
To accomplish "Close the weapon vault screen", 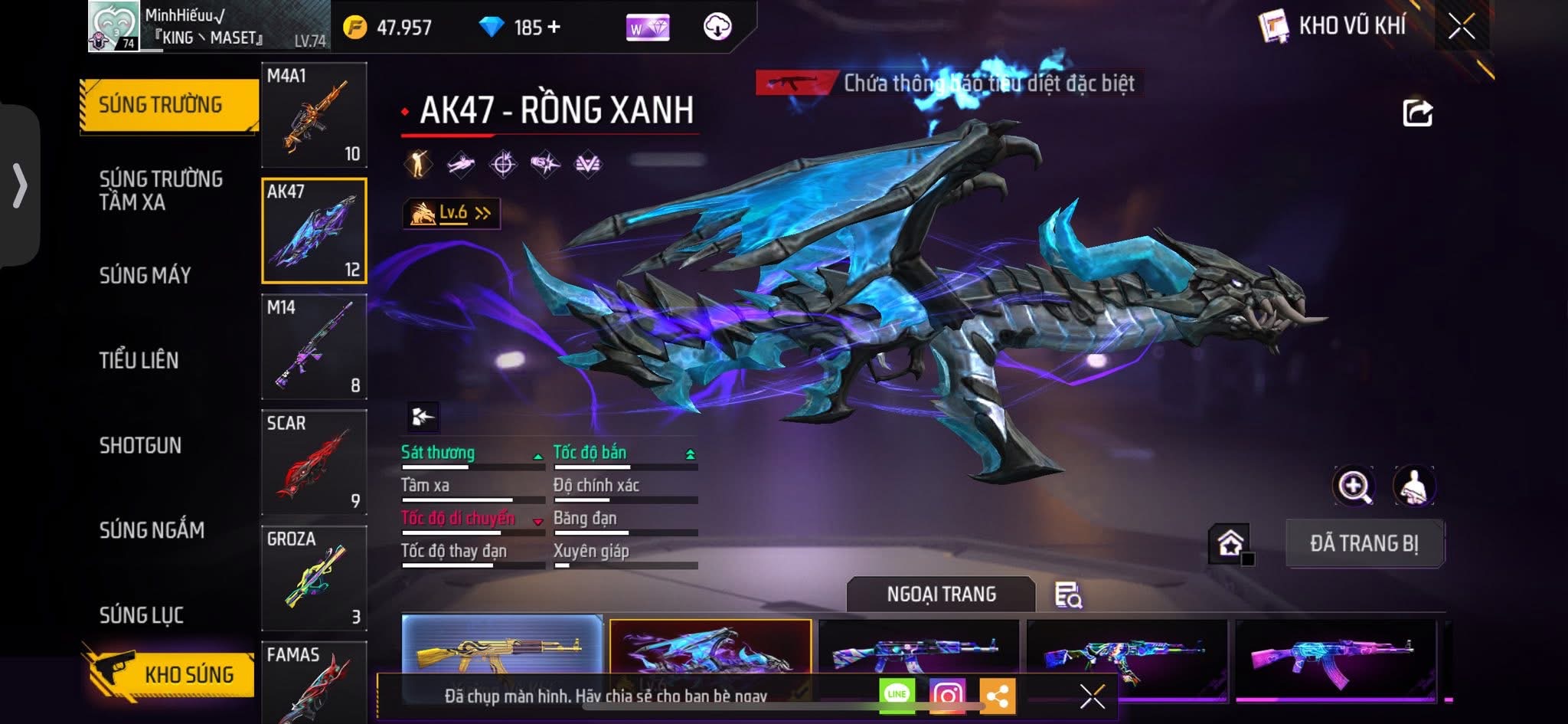I will [x=1461, y=27].
